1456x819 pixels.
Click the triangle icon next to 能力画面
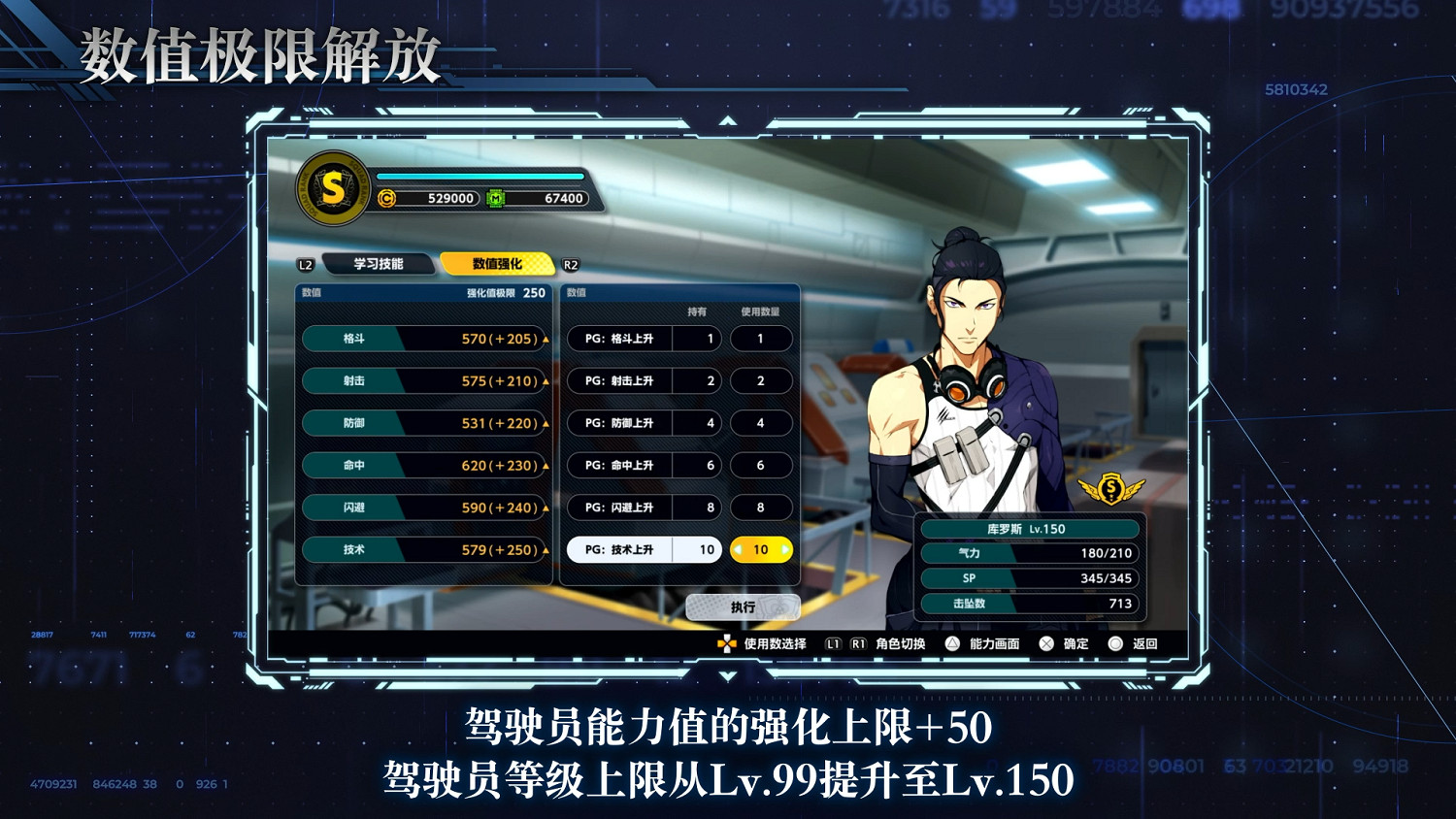[954, 643]
